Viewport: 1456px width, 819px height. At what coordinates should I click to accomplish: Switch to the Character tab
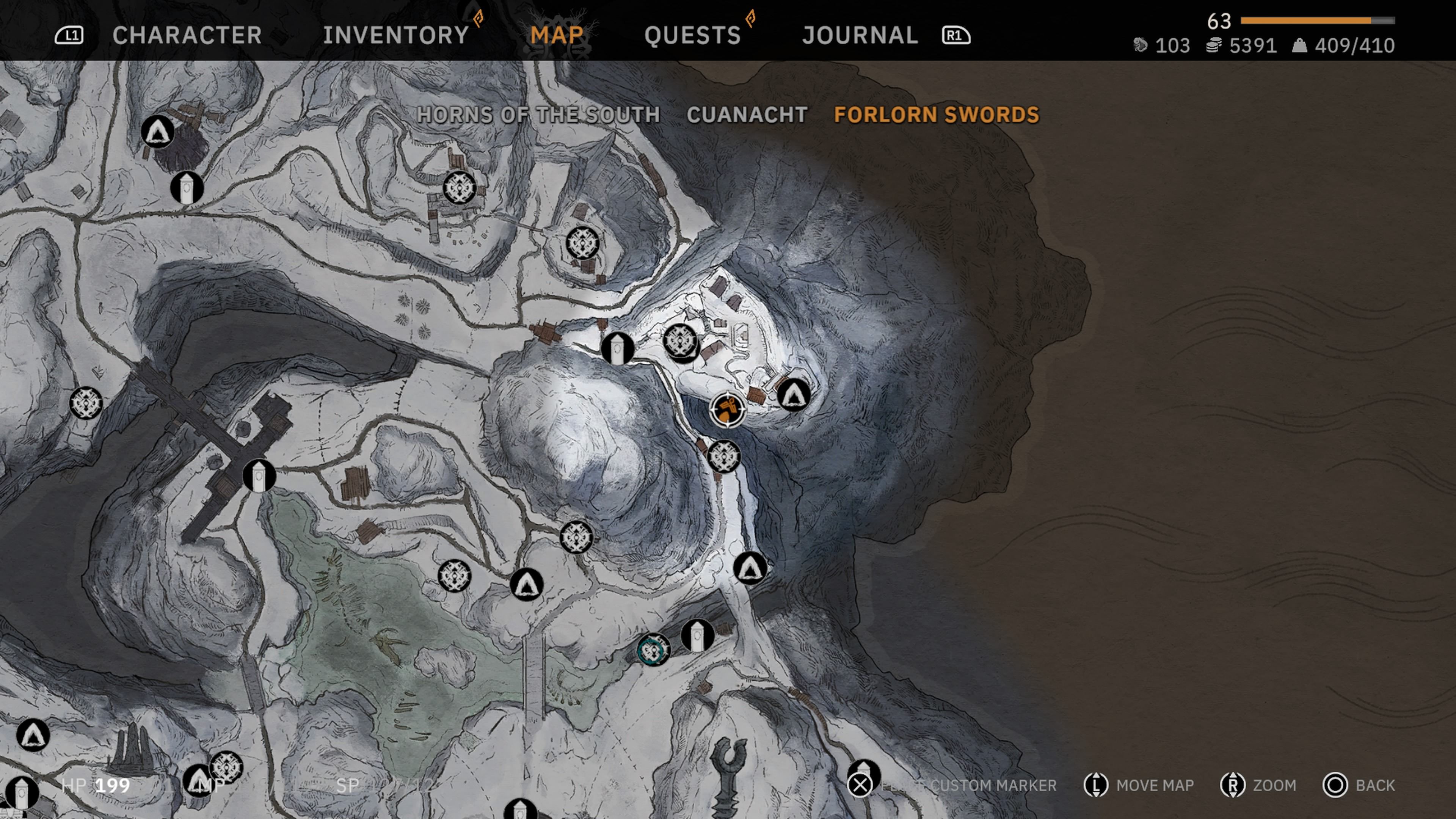187,35
